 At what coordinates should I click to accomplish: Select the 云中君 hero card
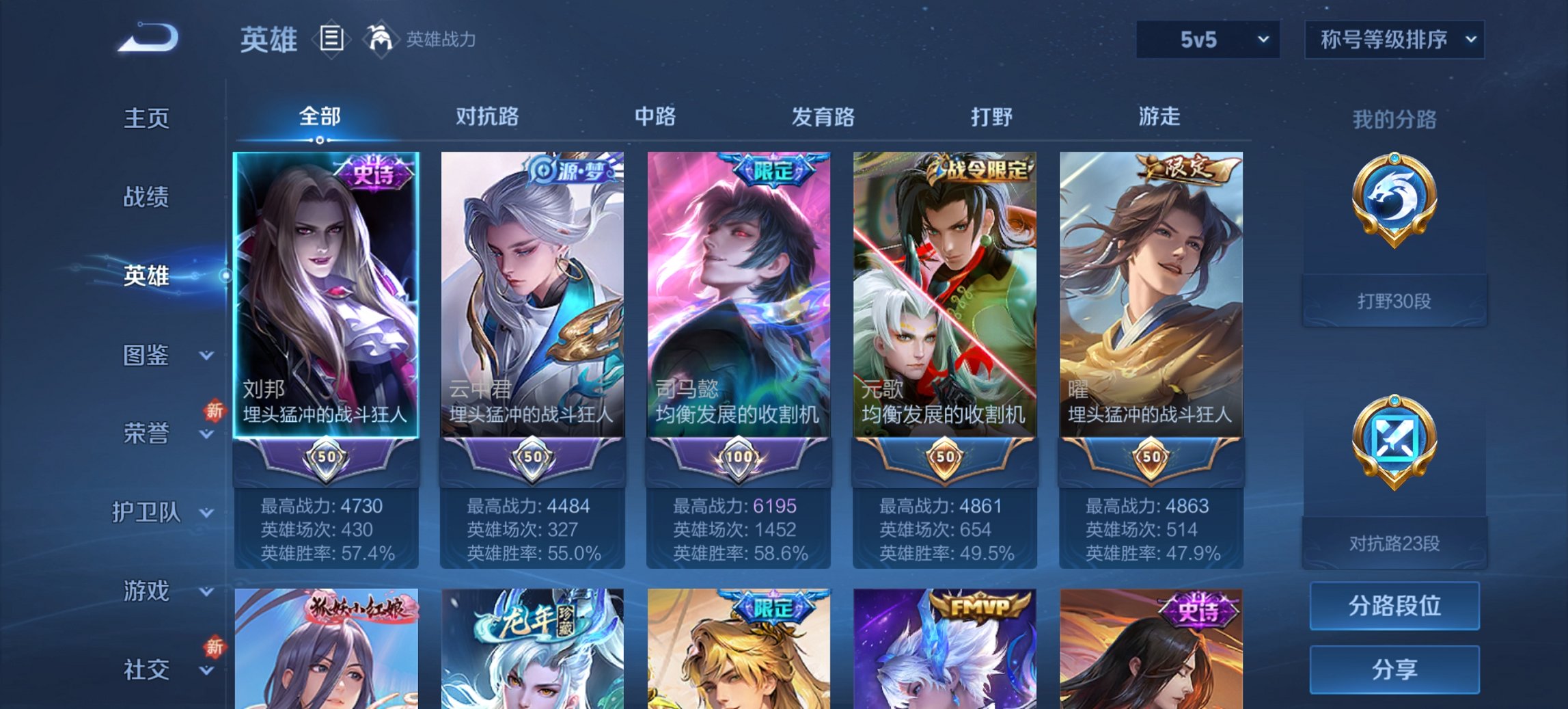point(533,321)
